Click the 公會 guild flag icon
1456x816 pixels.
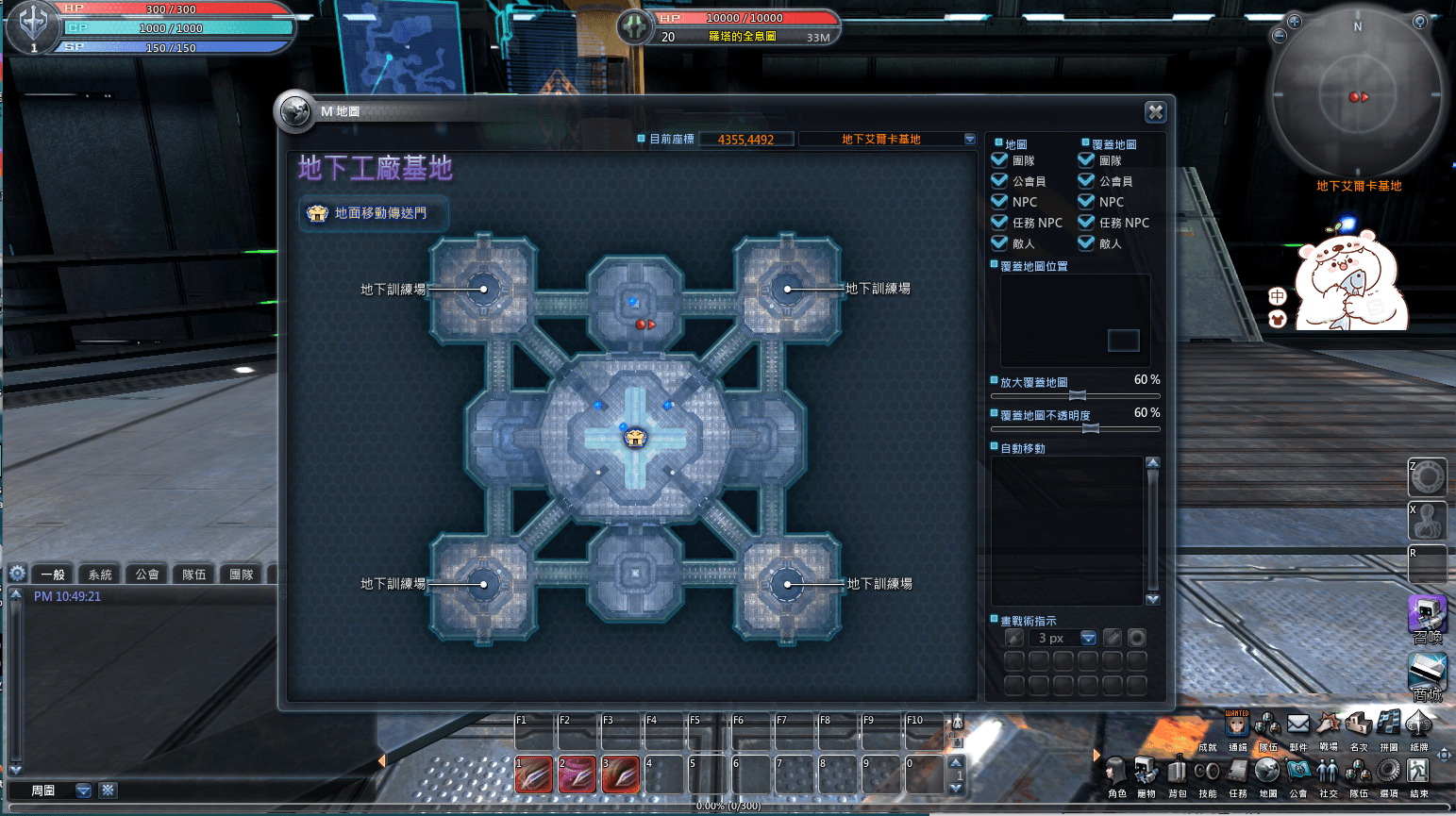[x=1297, y=769]
